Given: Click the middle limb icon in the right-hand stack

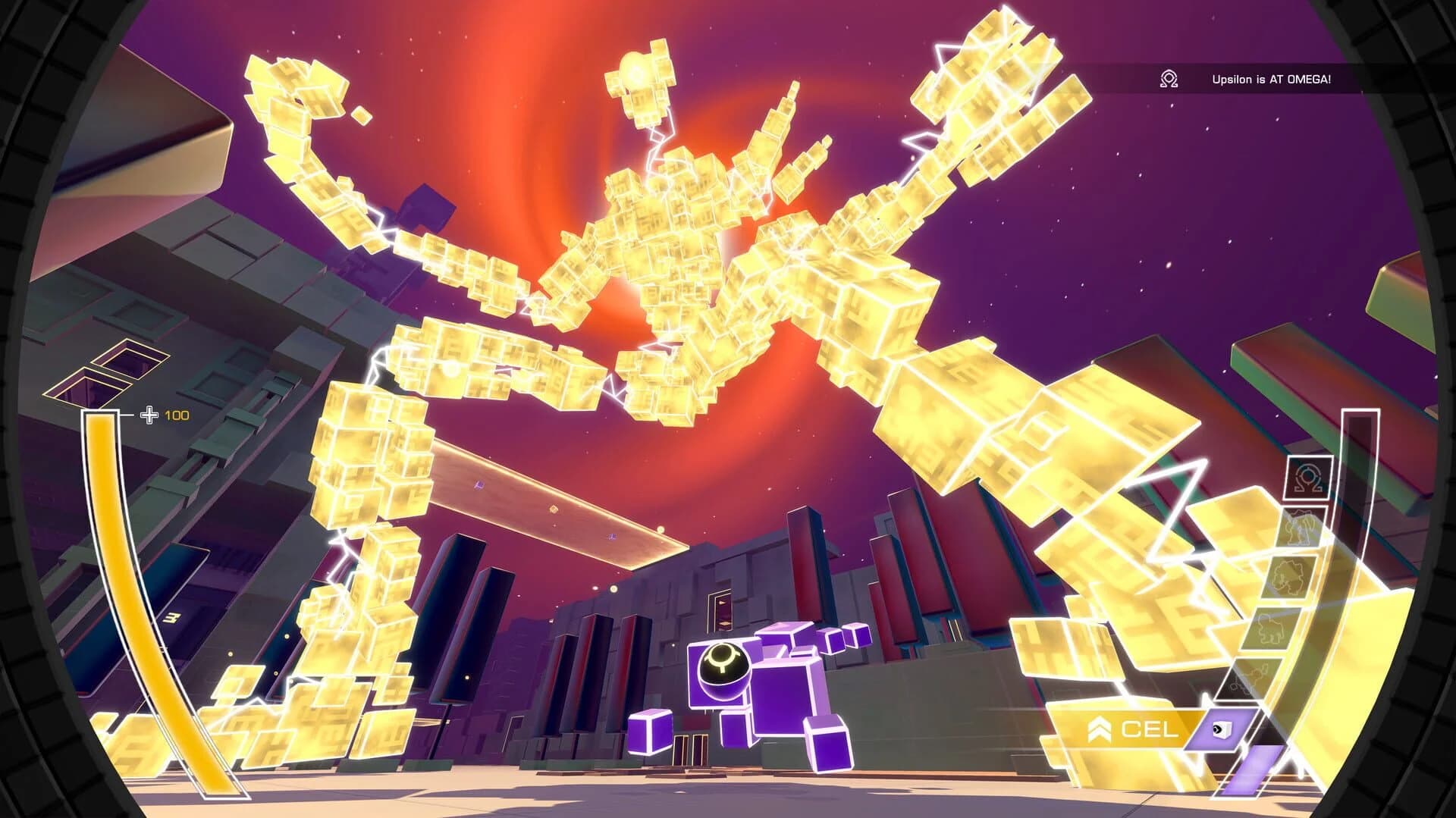Looking at the screenshot, I should pos(1288,575).
